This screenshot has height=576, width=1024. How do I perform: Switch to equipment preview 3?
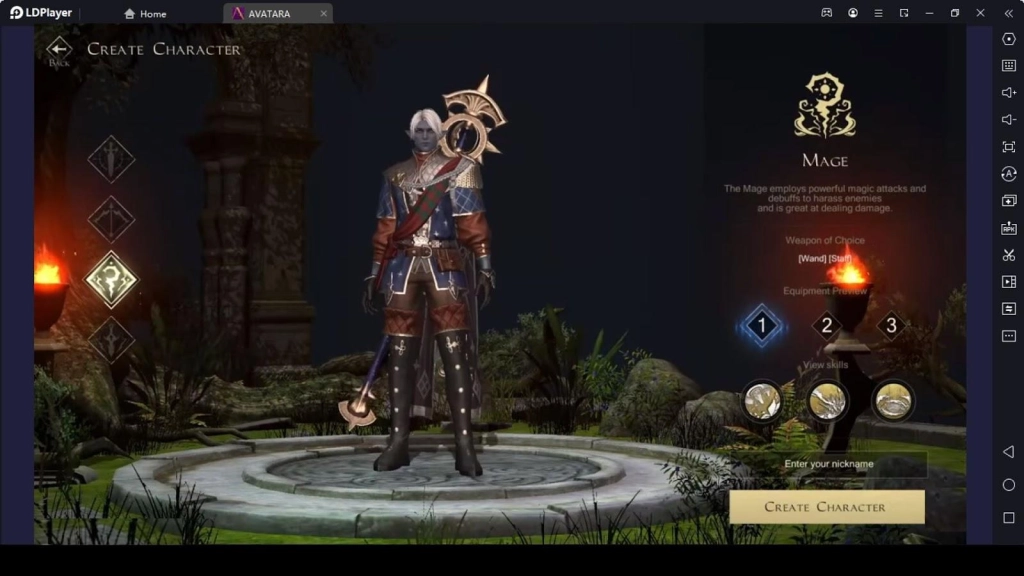(x=891, y=325)
